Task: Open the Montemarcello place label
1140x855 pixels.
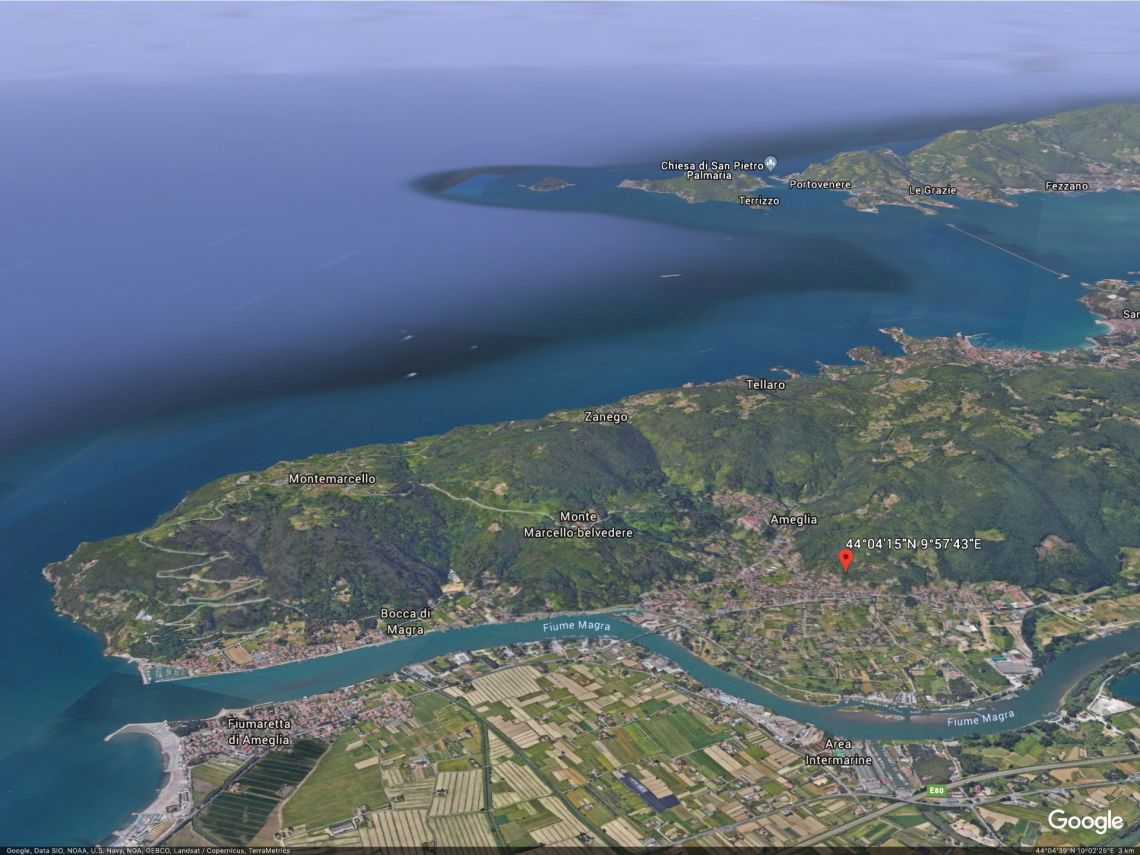Action: tap(332, 479)
